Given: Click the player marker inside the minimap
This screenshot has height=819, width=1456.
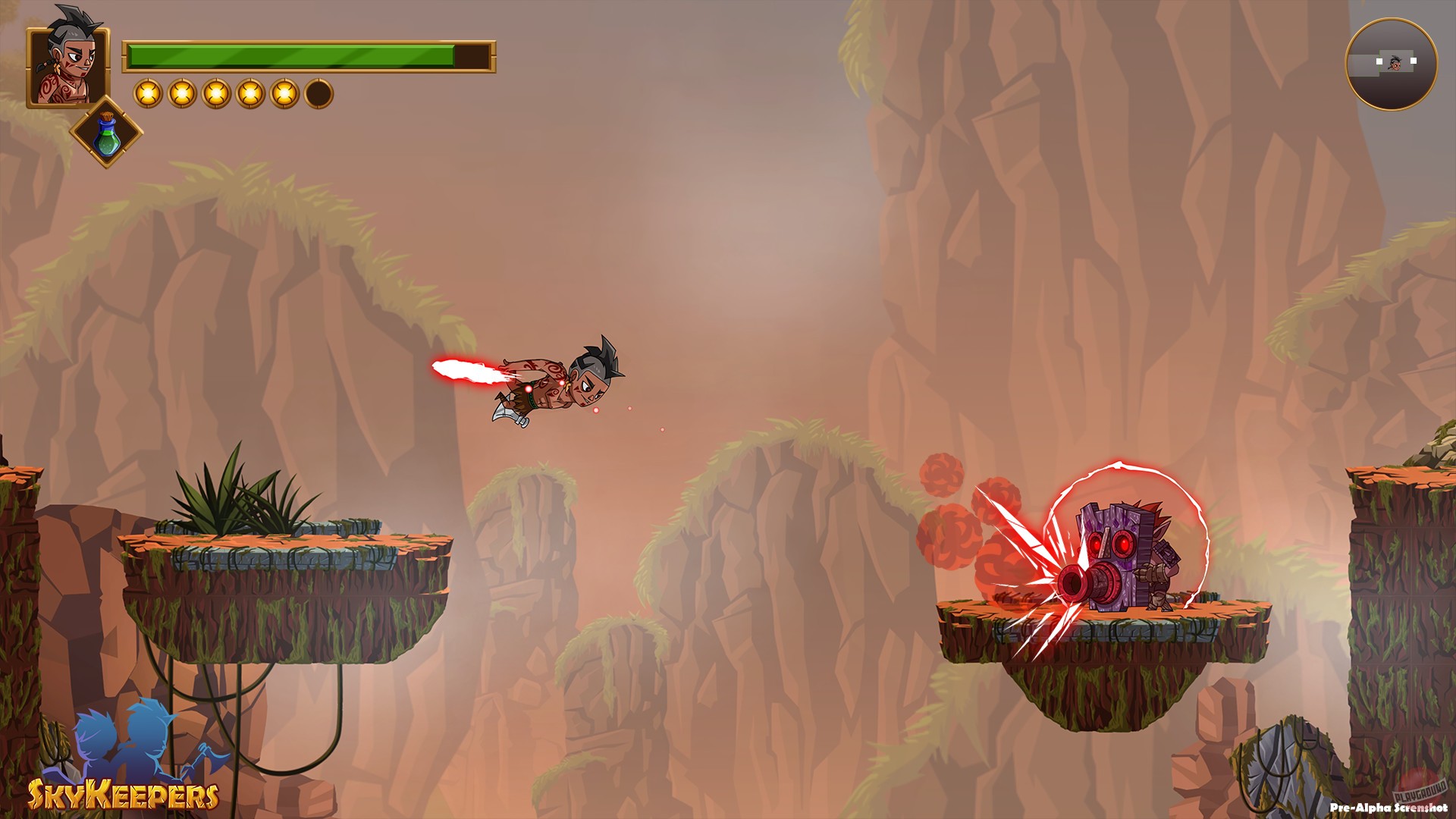Looking at the screenshot, I should (1395, 64).
